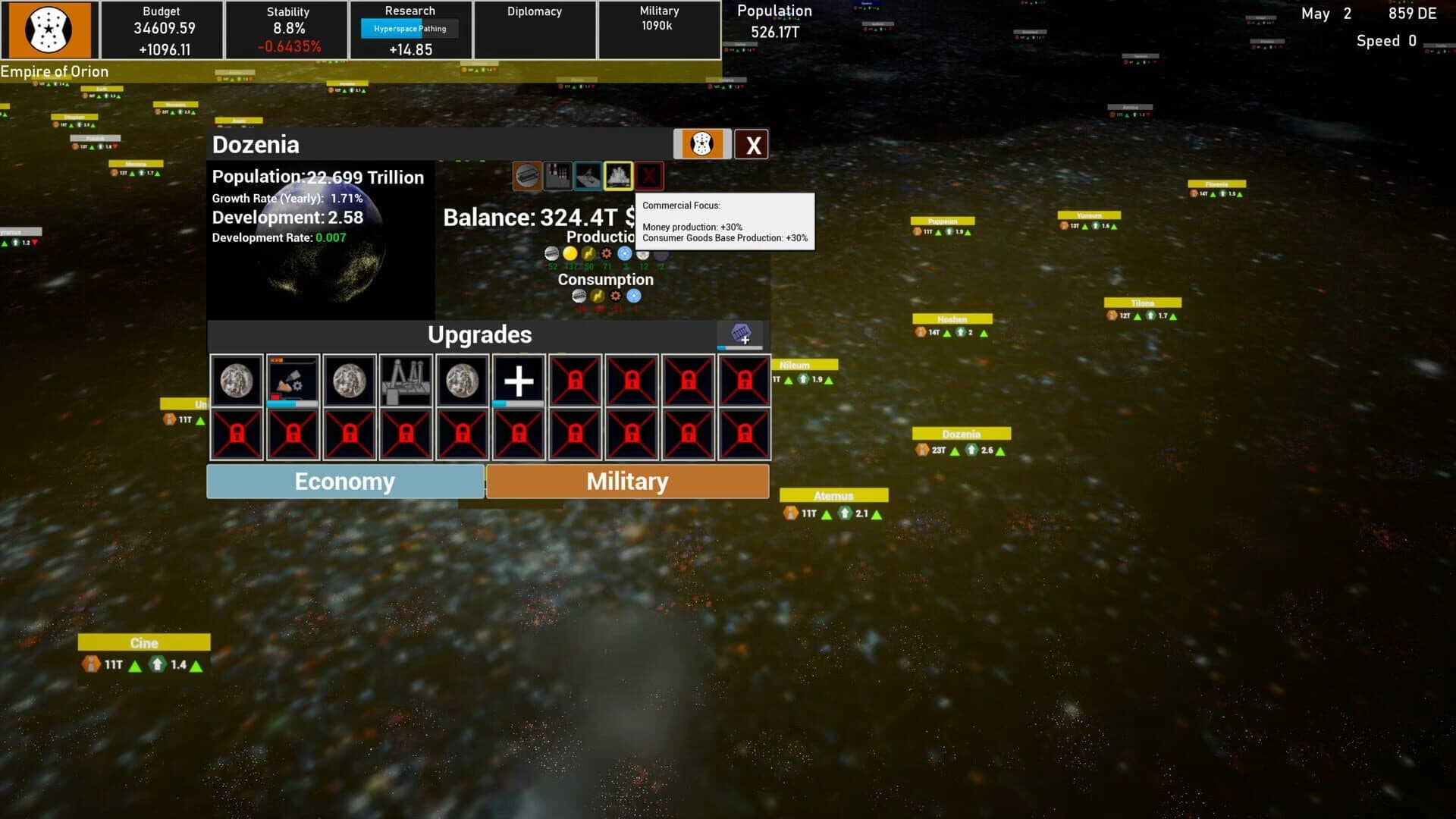
Task: Click the industrial focus icon beside the mining focus
Action: click(557, 176)
